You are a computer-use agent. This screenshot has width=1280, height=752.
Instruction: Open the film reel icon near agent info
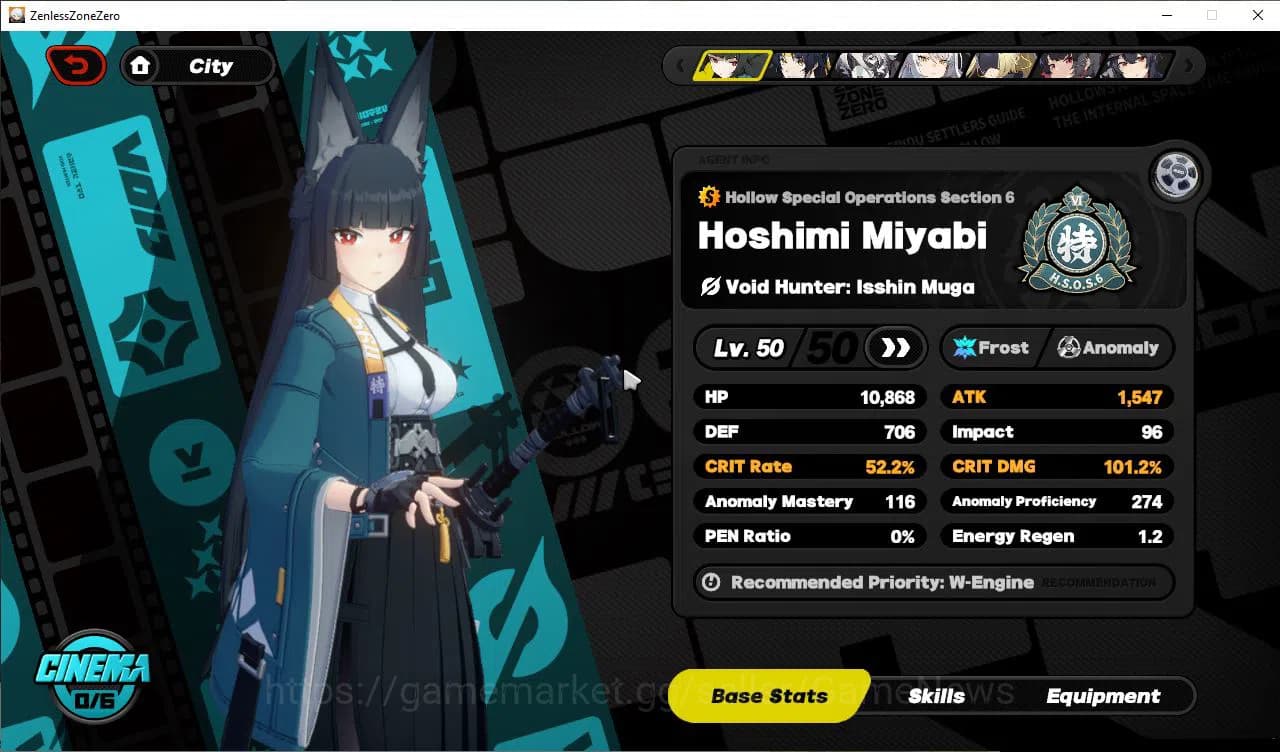pyautogui.click(x=1177, y=174)
